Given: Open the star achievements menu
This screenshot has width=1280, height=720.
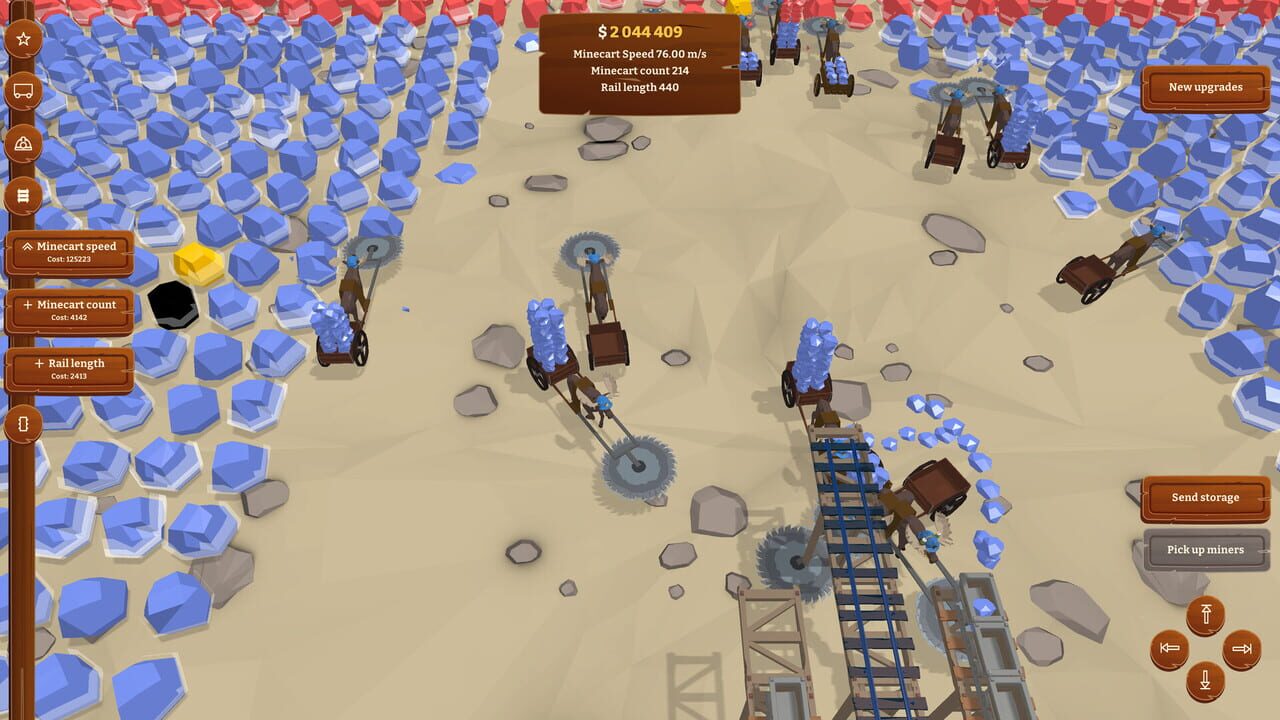Looking at the screenshot, I should click(23, 40).
